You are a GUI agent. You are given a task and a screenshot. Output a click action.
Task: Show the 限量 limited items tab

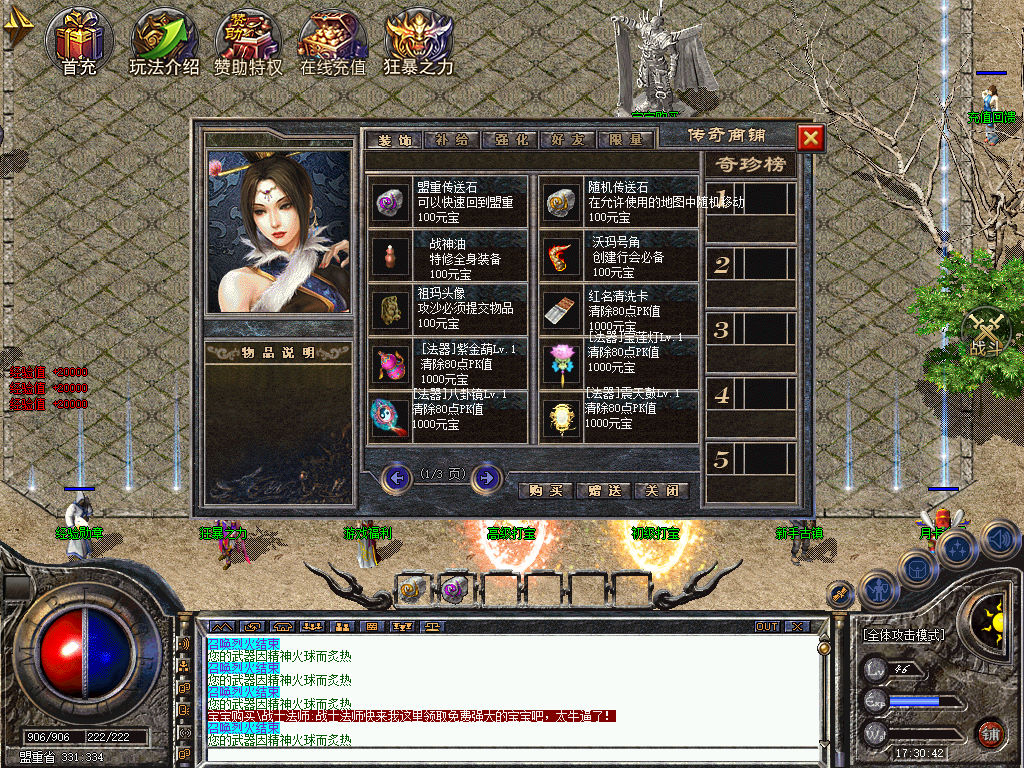click(627, 140)
